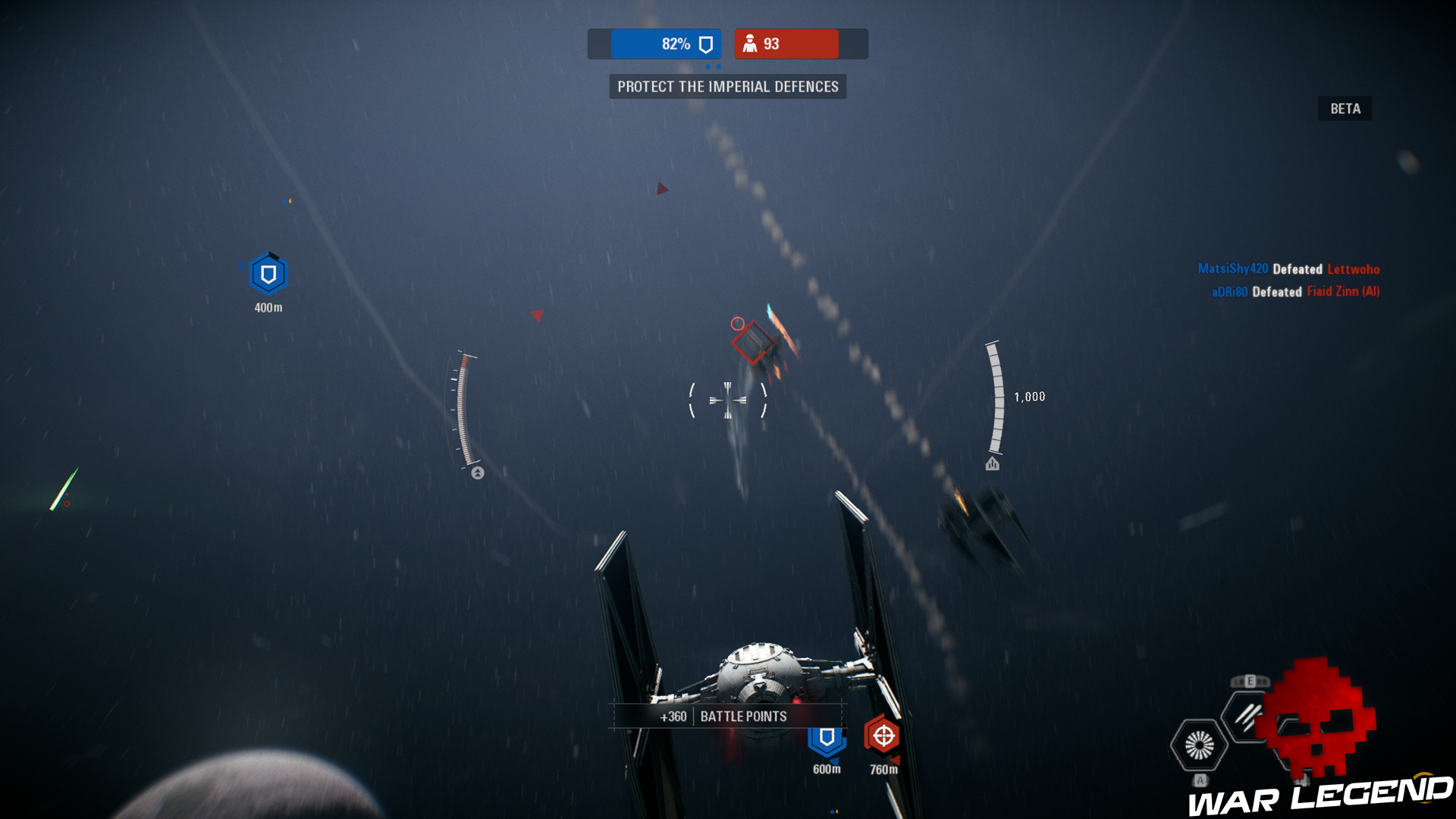Select the blue shield objective marker at 600m
The height and width of the screenshot is (819, 1456).
827,738
